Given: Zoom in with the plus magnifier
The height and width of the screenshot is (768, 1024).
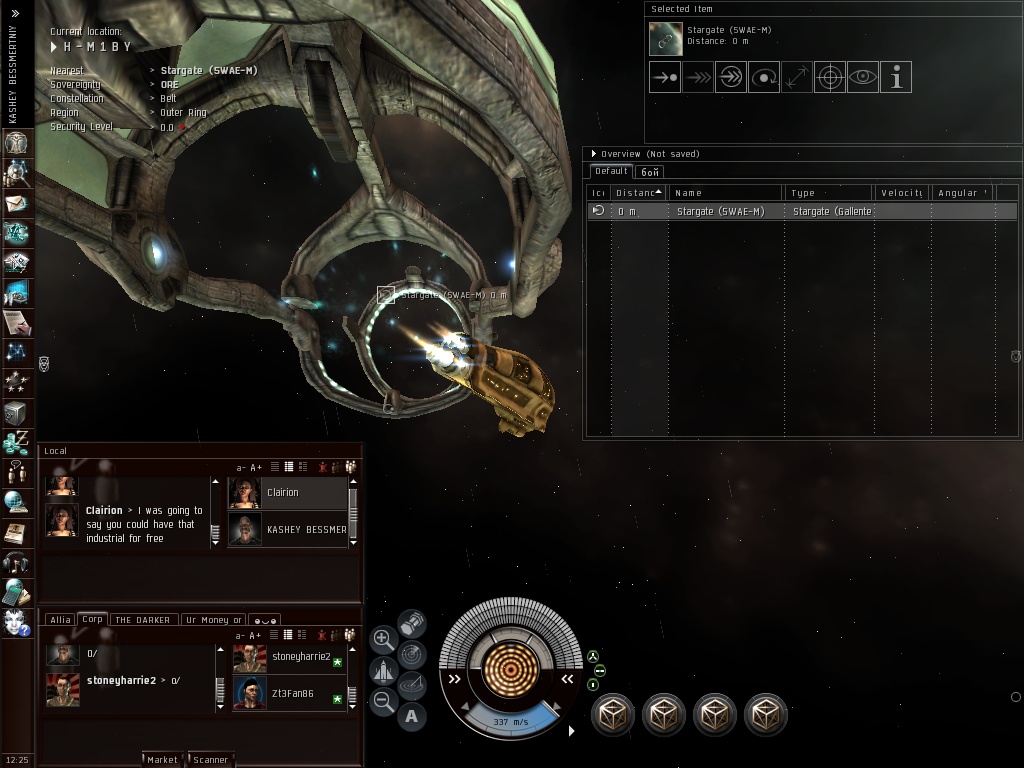Looking at the screenshot, I should pyautogui.click(x=383, y=638).
